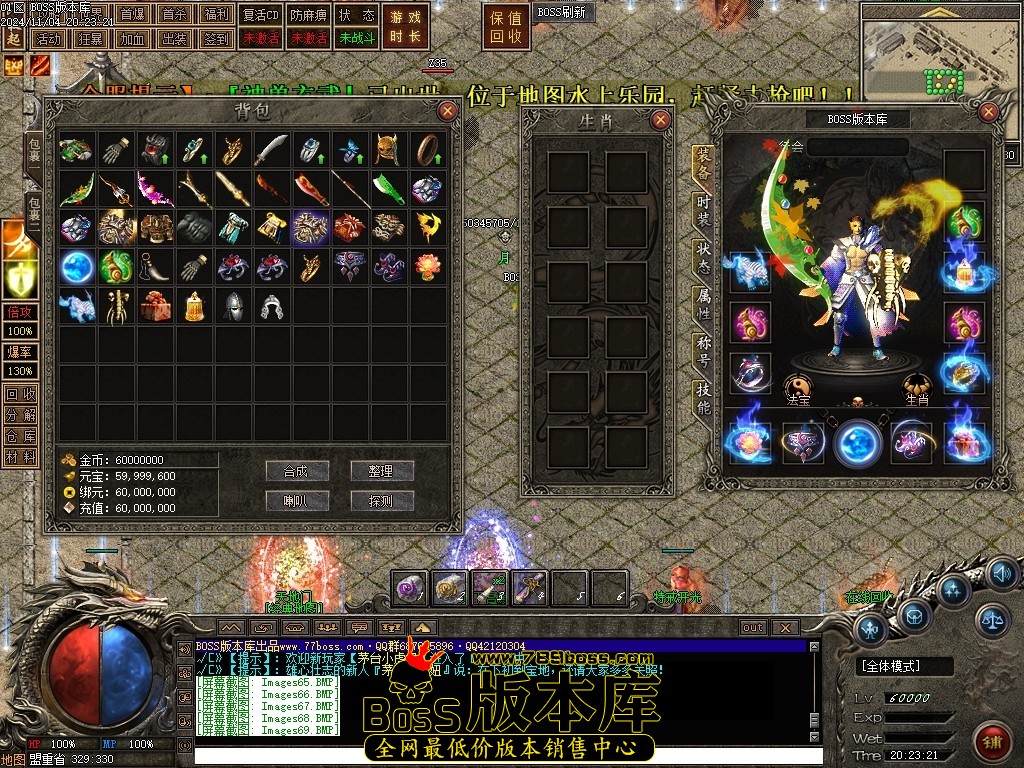This screenshot has height=768, width=1024.
Task: Close the 生肖 zodiac panel
Action: click(660, 120)
